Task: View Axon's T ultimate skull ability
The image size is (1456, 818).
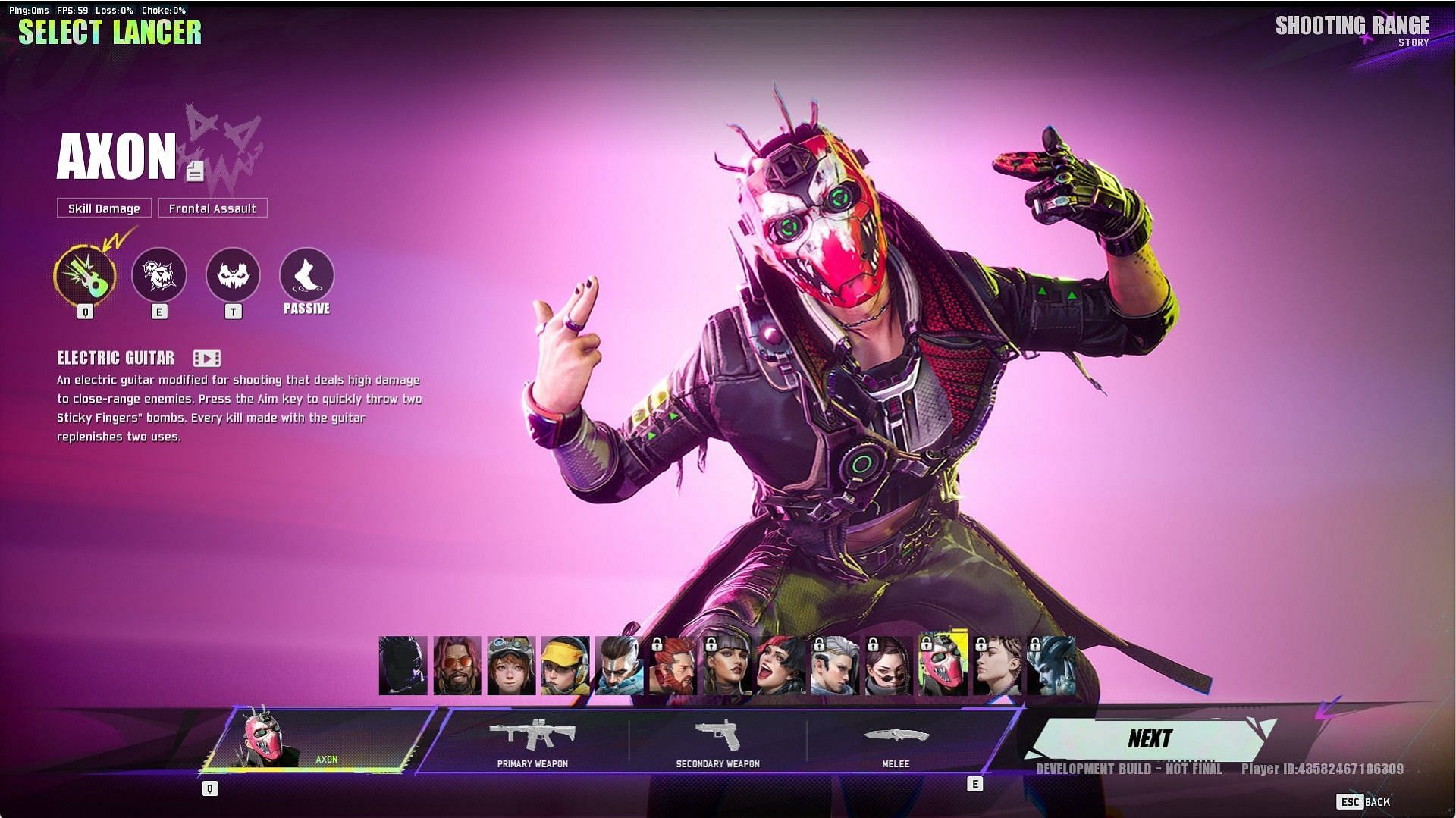Action: click(233, 274)
